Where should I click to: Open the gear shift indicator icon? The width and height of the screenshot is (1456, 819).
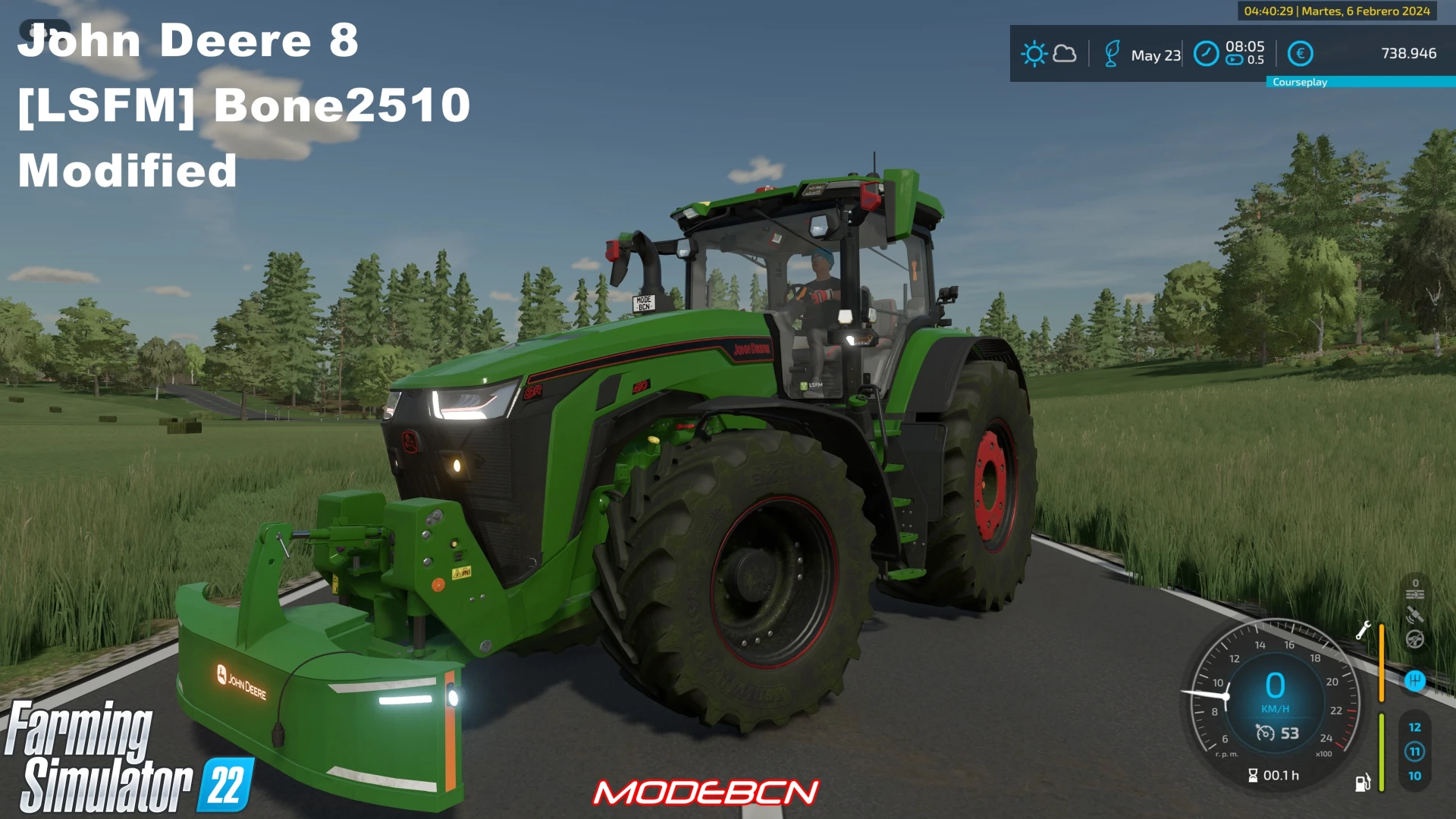pyautogui.click(x=1414, y=681)
